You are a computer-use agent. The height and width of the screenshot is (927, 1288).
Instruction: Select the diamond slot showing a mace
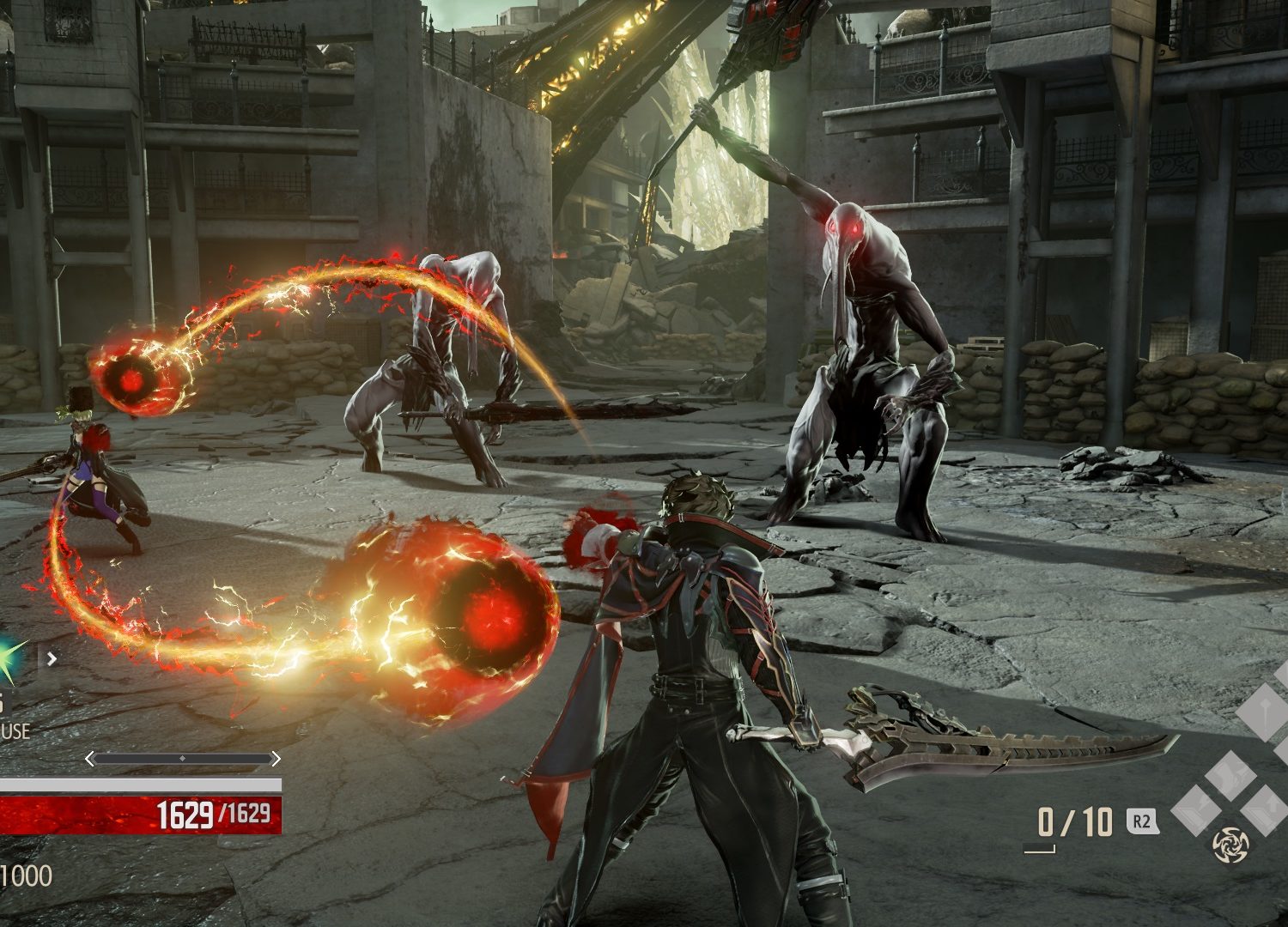pyautogui.click(x=1264, y=712)
